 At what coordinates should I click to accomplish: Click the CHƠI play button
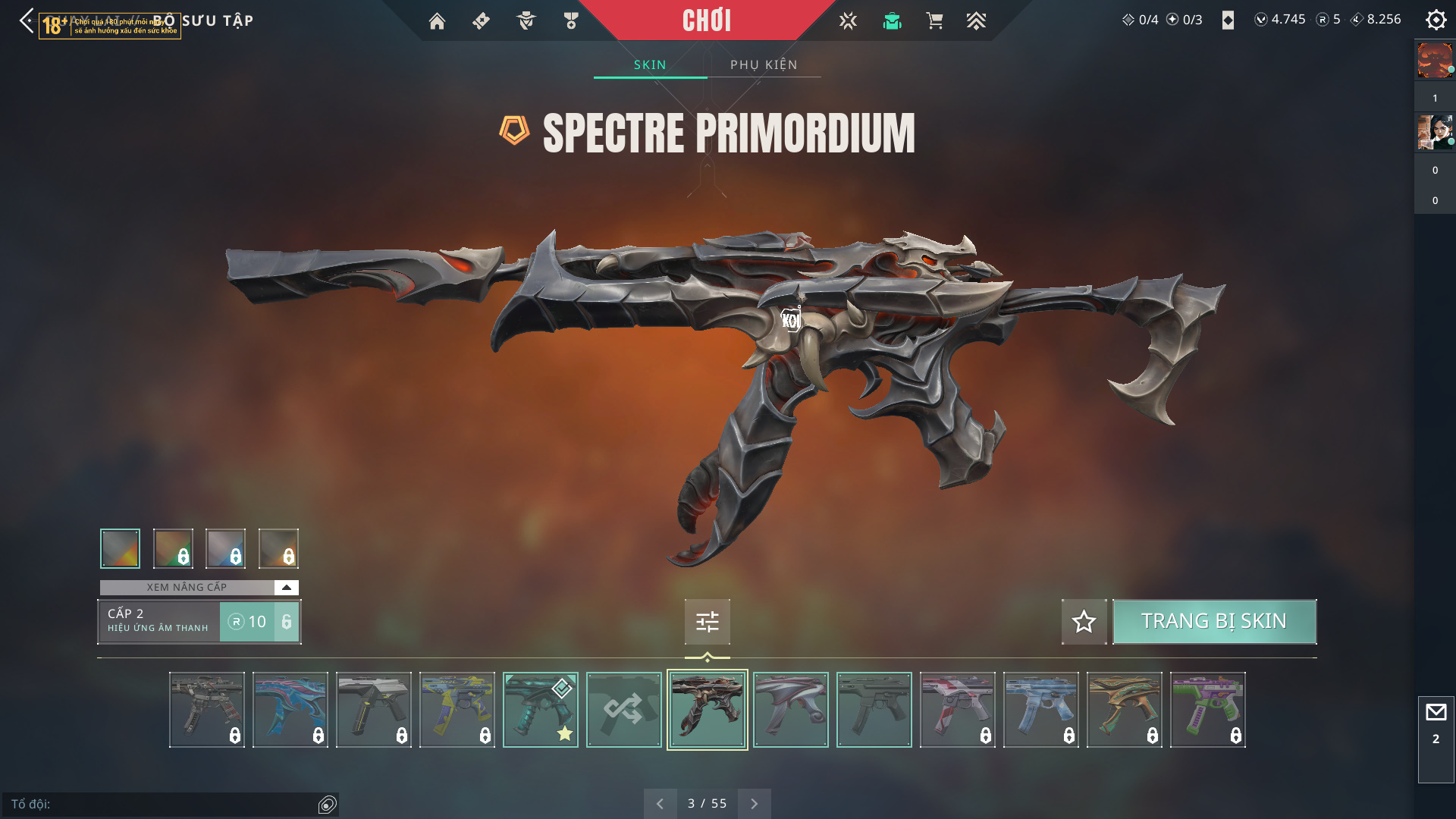(706, 20)
